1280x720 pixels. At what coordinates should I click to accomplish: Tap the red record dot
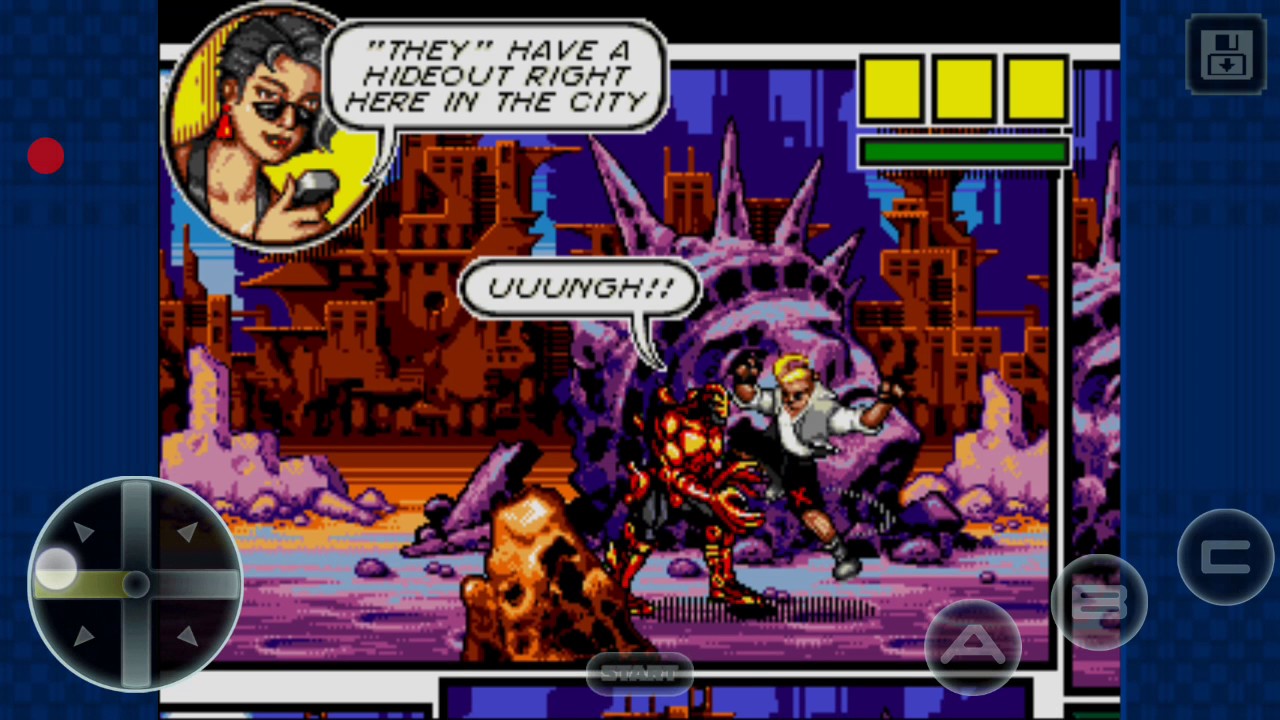click(46, 156)
